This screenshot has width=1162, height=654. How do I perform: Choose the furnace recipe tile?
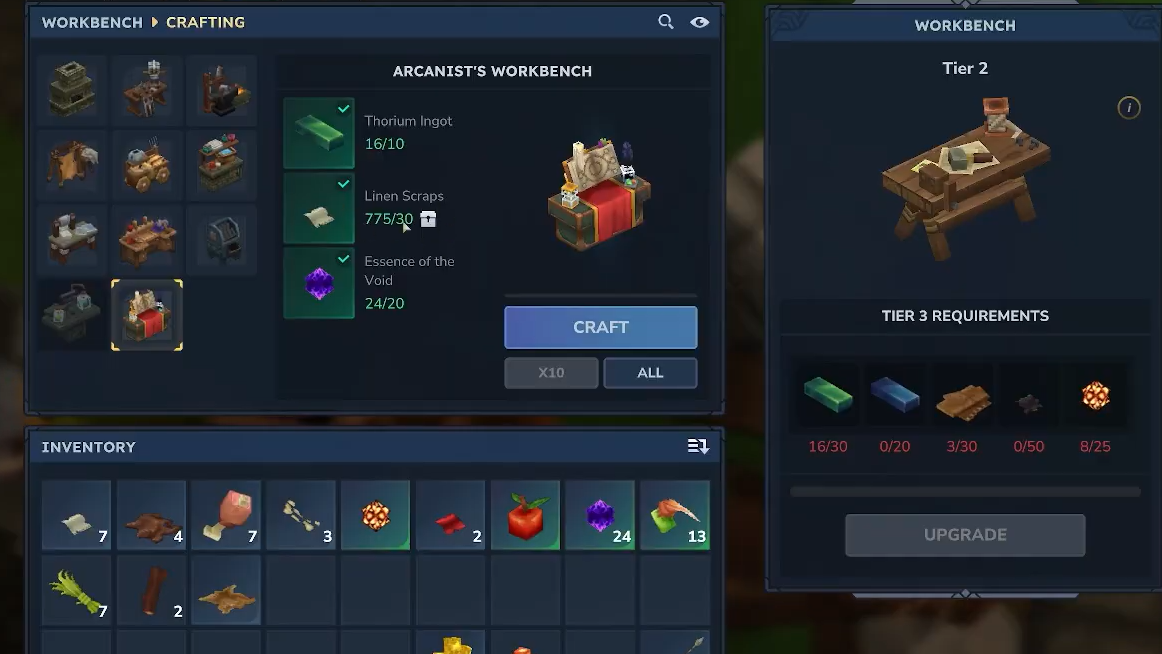coord(72,88)
